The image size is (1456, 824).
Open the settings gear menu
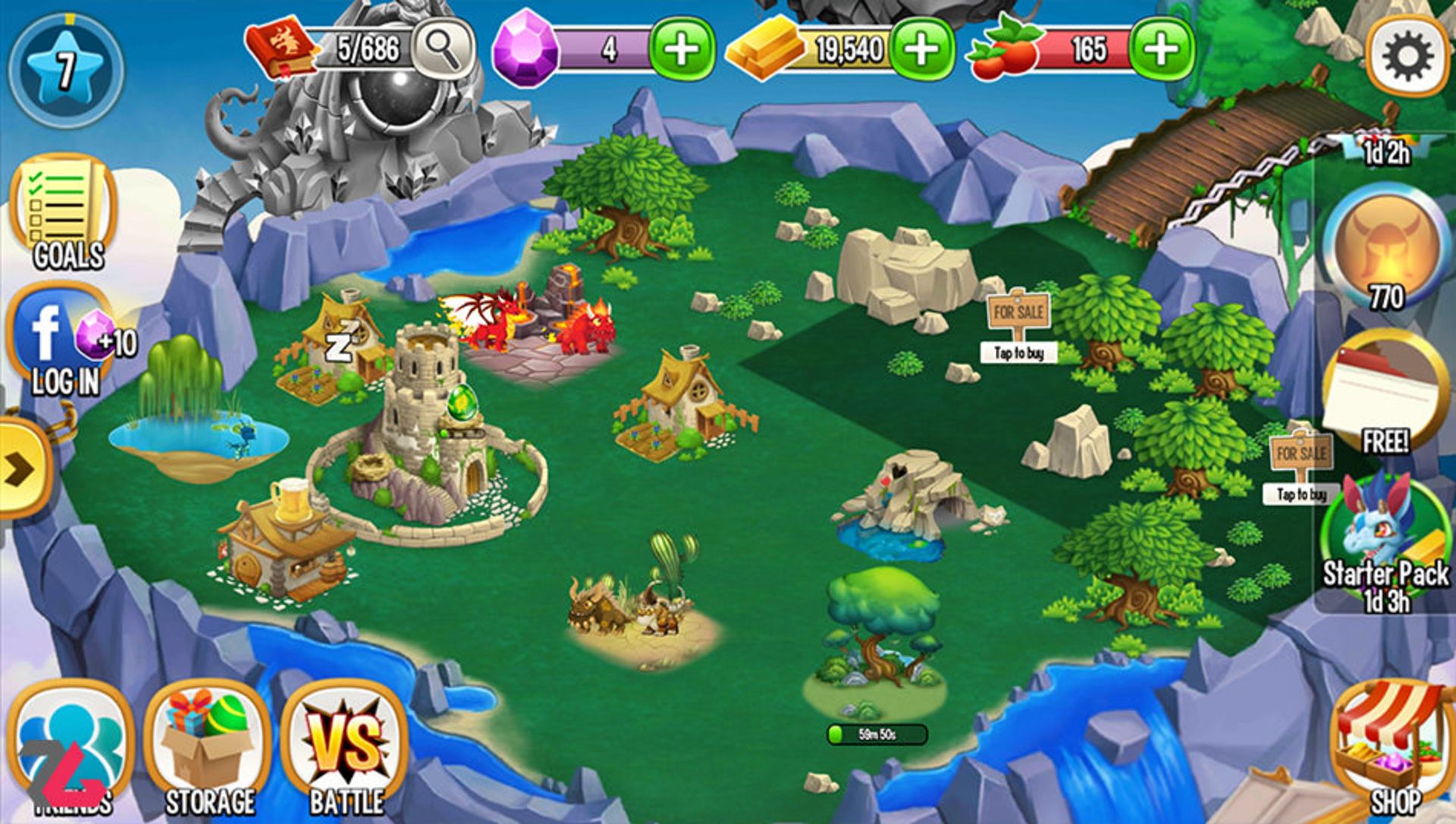point(1407,57)
